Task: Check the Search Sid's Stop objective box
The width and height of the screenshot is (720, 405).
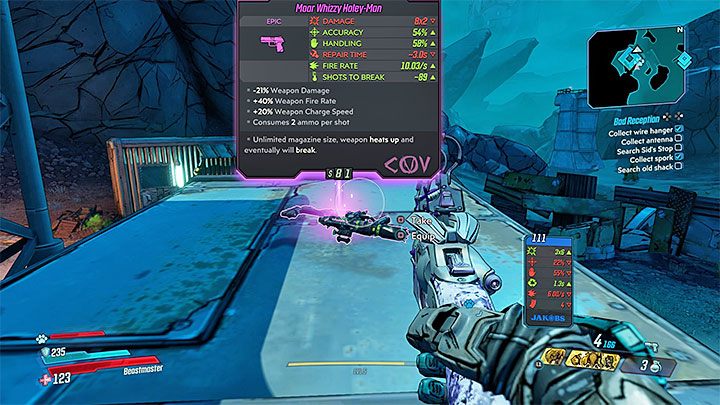Action: click(679, 148)
